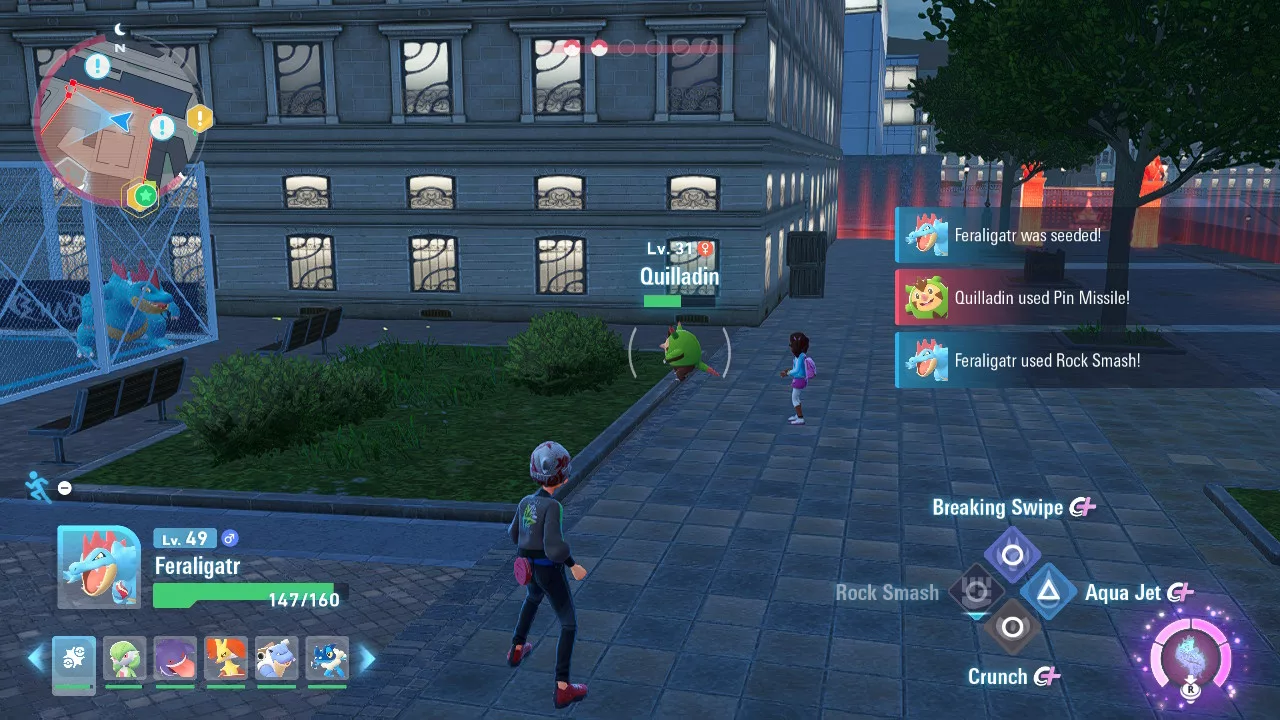Activate the Aqua Jet move
The height and width of the screenshot is (720, 1280).
[1048, 592]
